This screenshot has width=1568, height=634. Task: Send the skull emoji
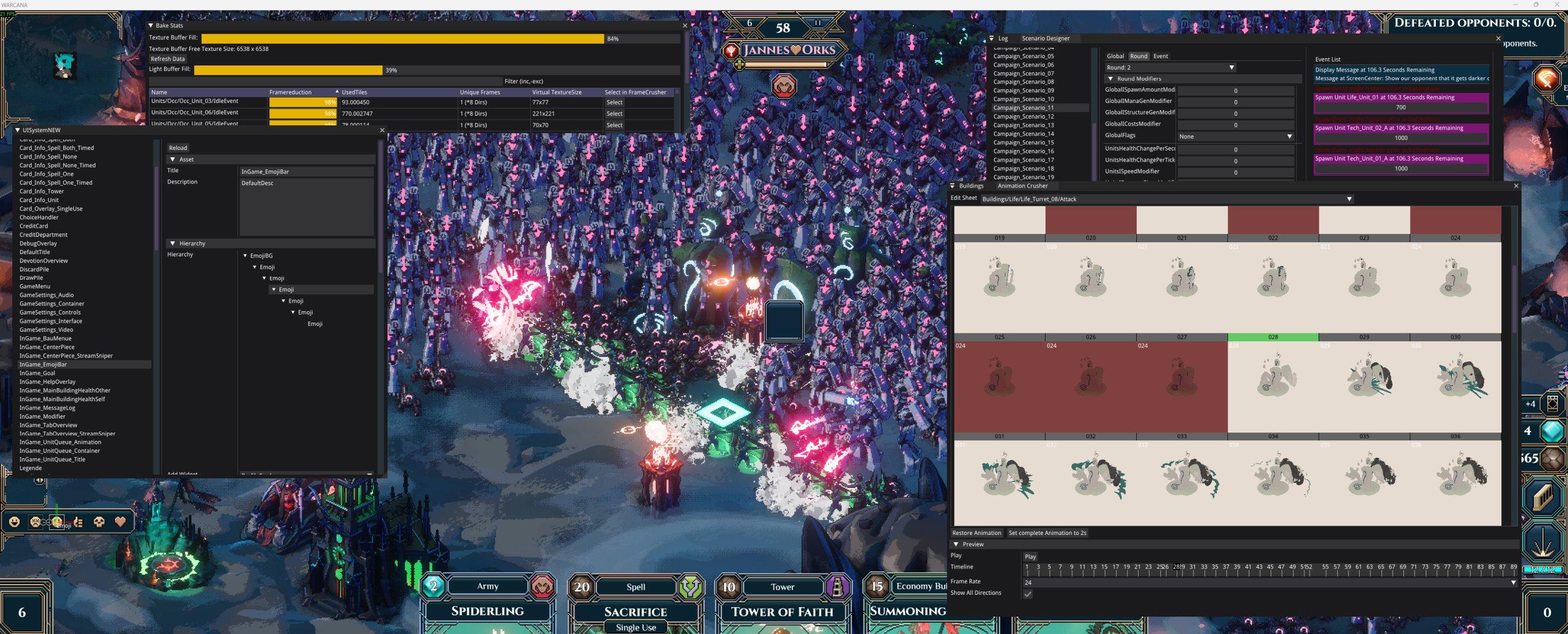click(x=99, y=522)
